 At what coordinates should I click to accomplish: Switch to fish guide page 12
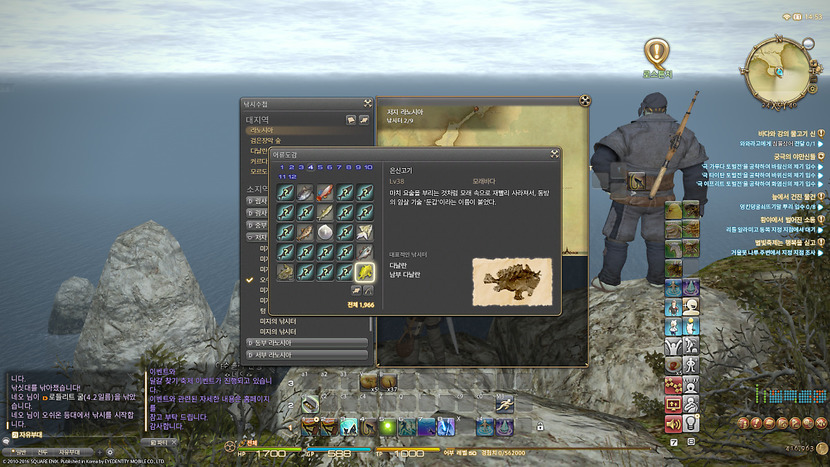[292, 176]
